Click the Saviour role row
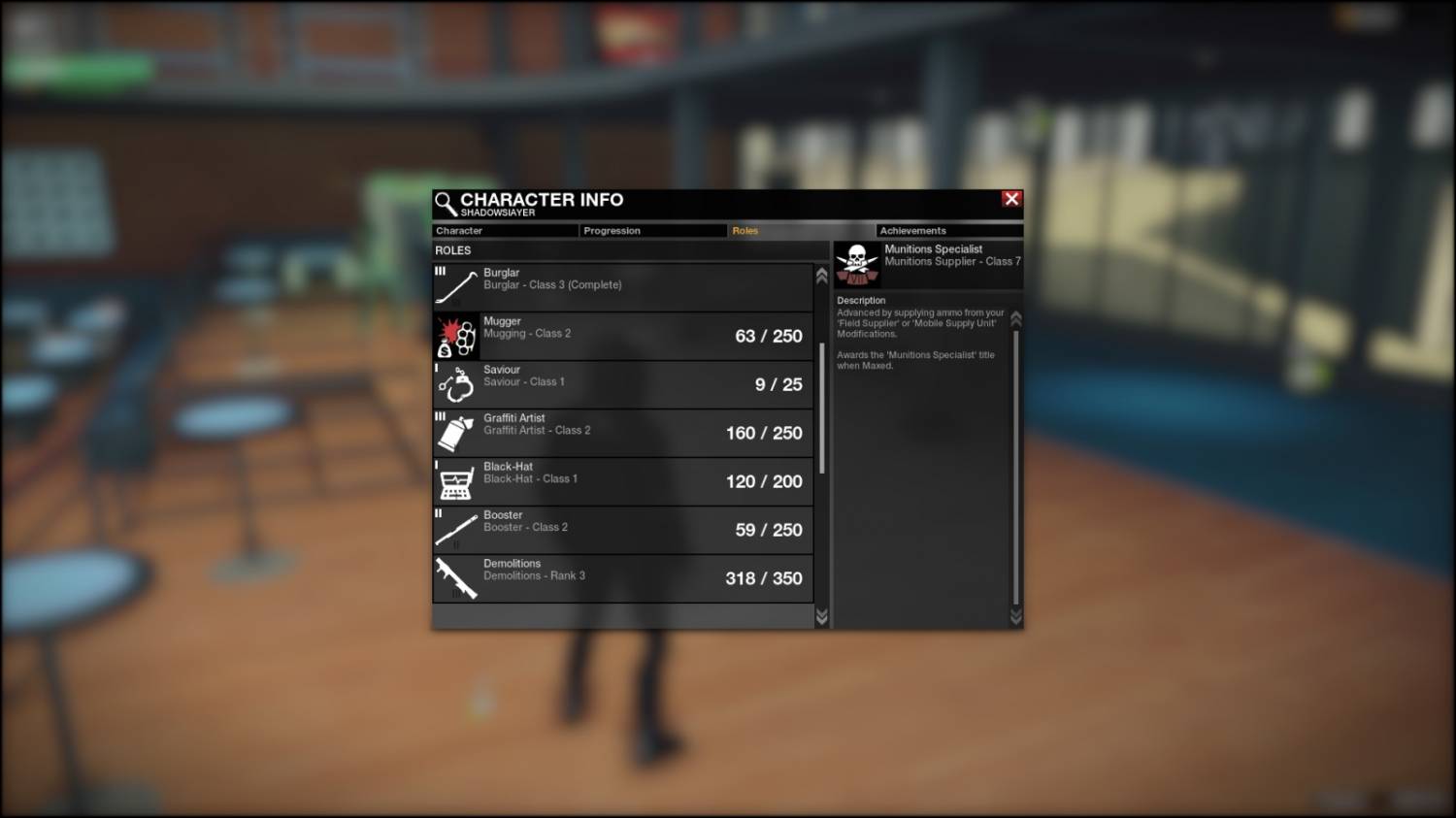This screenshot has width=1456, height=818. (622, 384)
